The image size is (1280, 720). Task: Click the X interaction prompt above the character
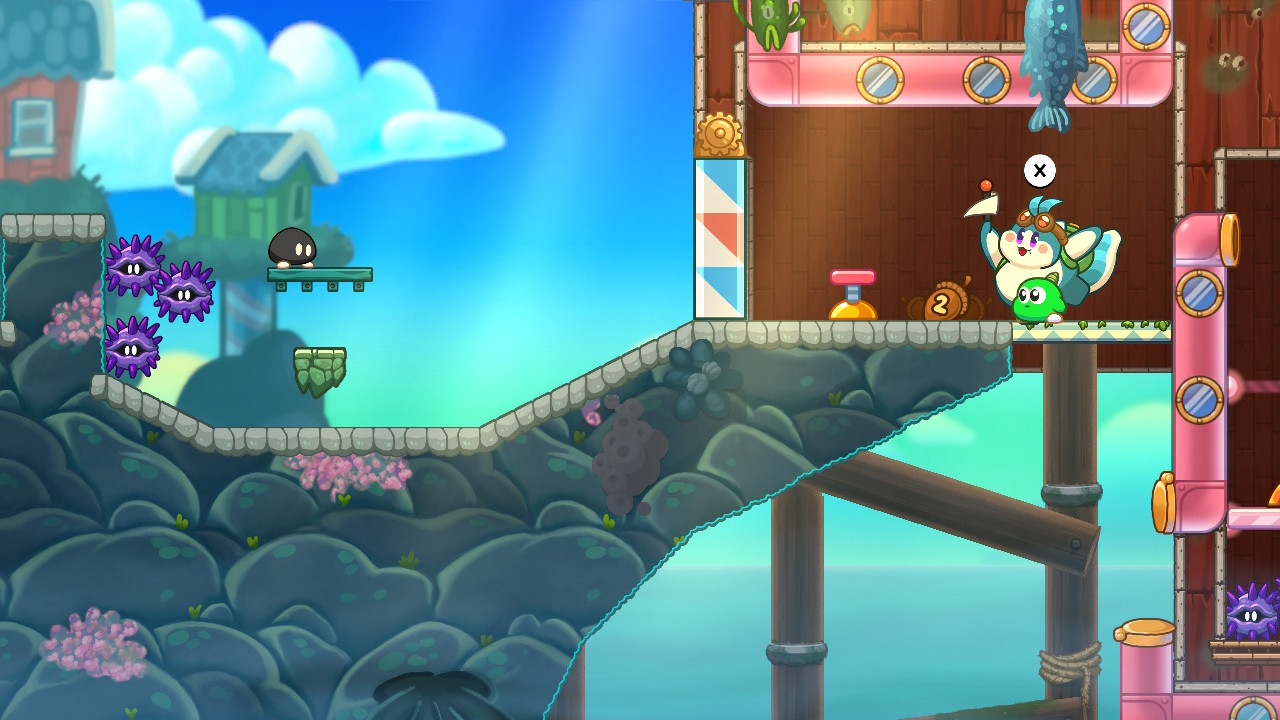(x=1039, y=171)
